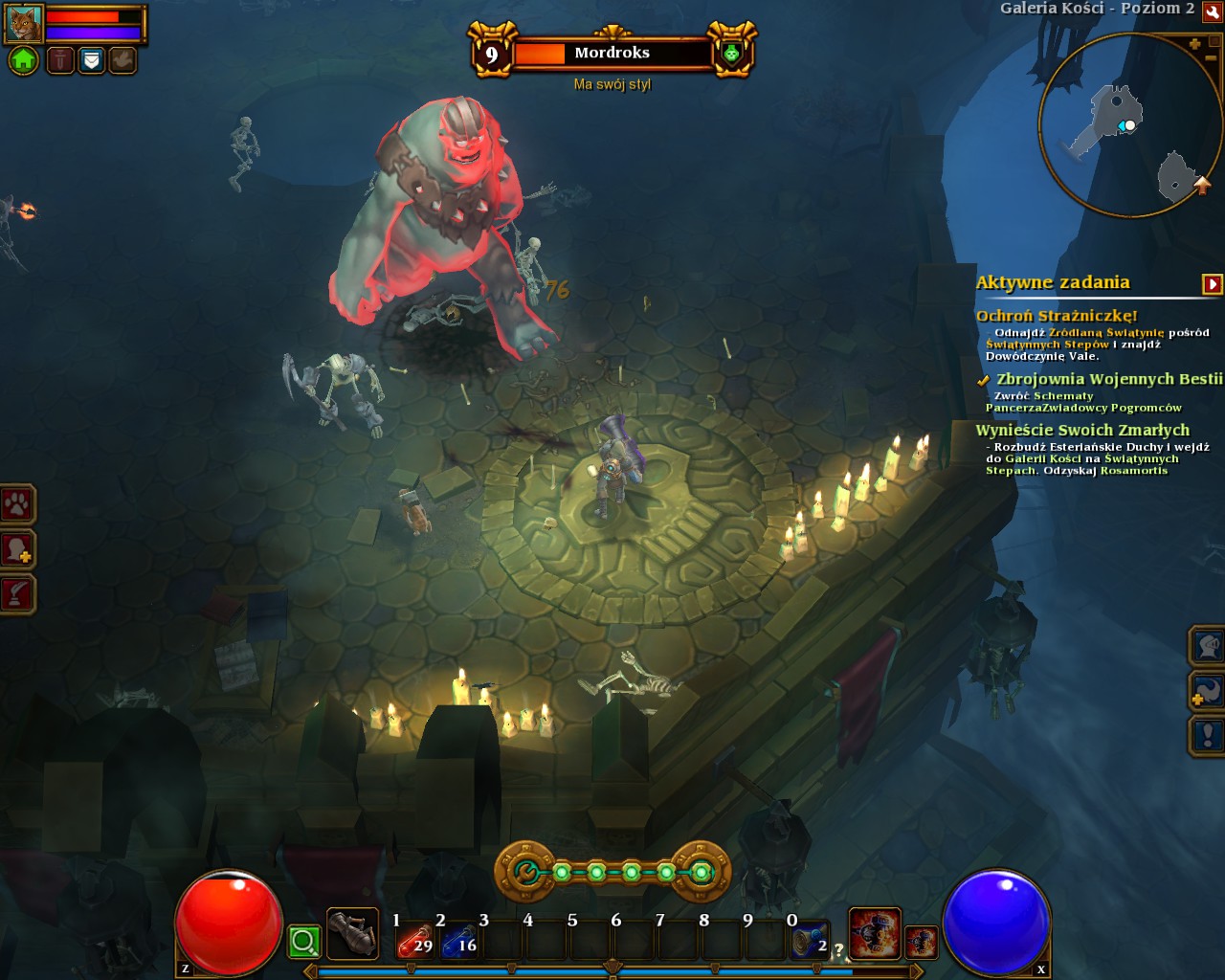Select the Zbrojownia Wojennych Bestii quest

click(1108, 379)
